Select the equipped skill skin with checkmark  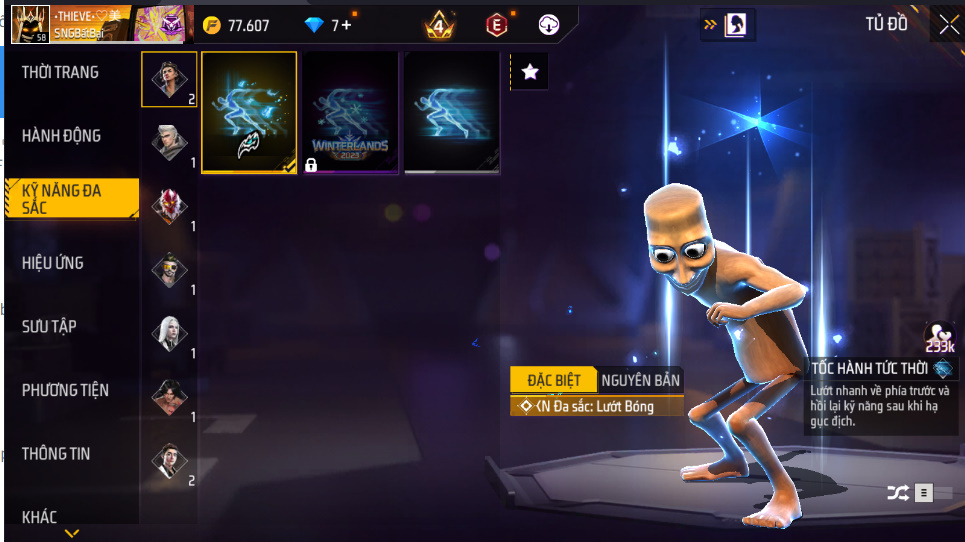click(249, 112)
